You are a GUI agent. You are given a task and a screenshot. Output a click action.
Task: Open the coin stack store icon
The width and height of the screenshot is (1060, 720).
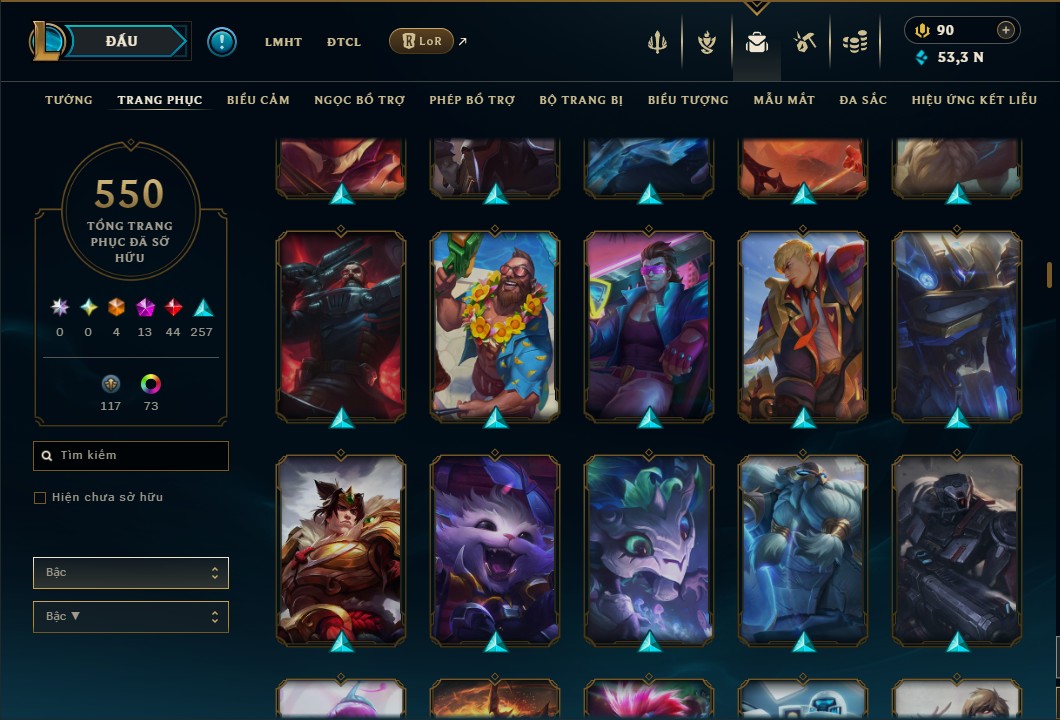coord(854,42)
